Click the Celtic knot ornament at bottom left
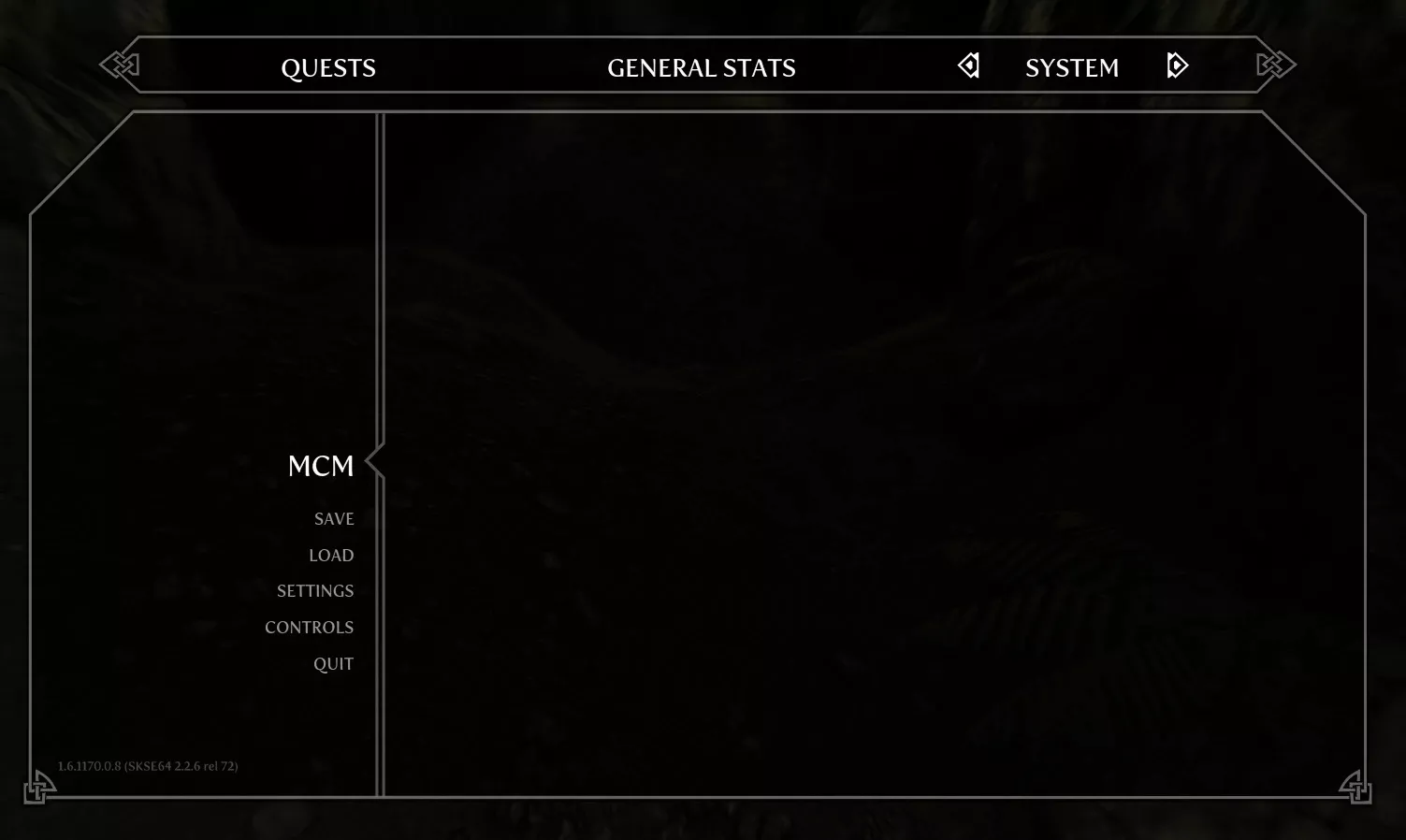1406x840 pixels. click(41, 789)
